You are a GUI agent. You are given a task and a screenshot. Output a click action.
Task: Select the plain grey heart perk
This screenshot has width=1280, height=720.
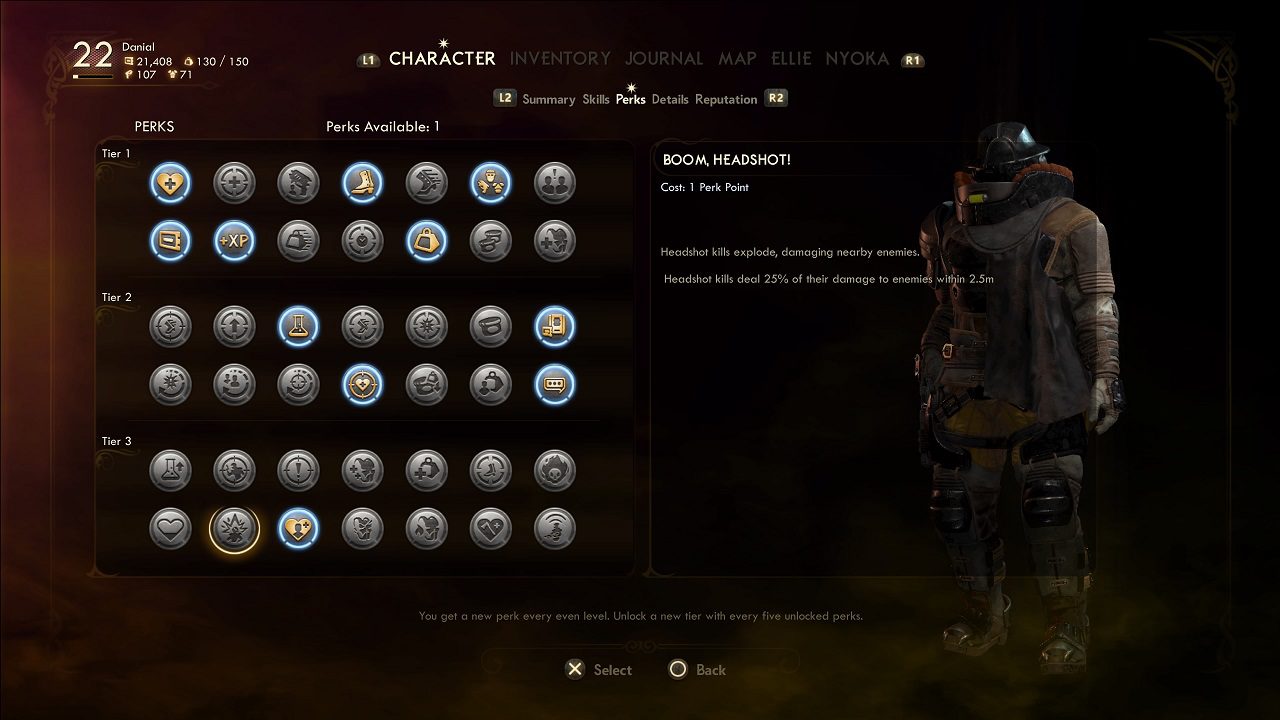pos(170,528)
